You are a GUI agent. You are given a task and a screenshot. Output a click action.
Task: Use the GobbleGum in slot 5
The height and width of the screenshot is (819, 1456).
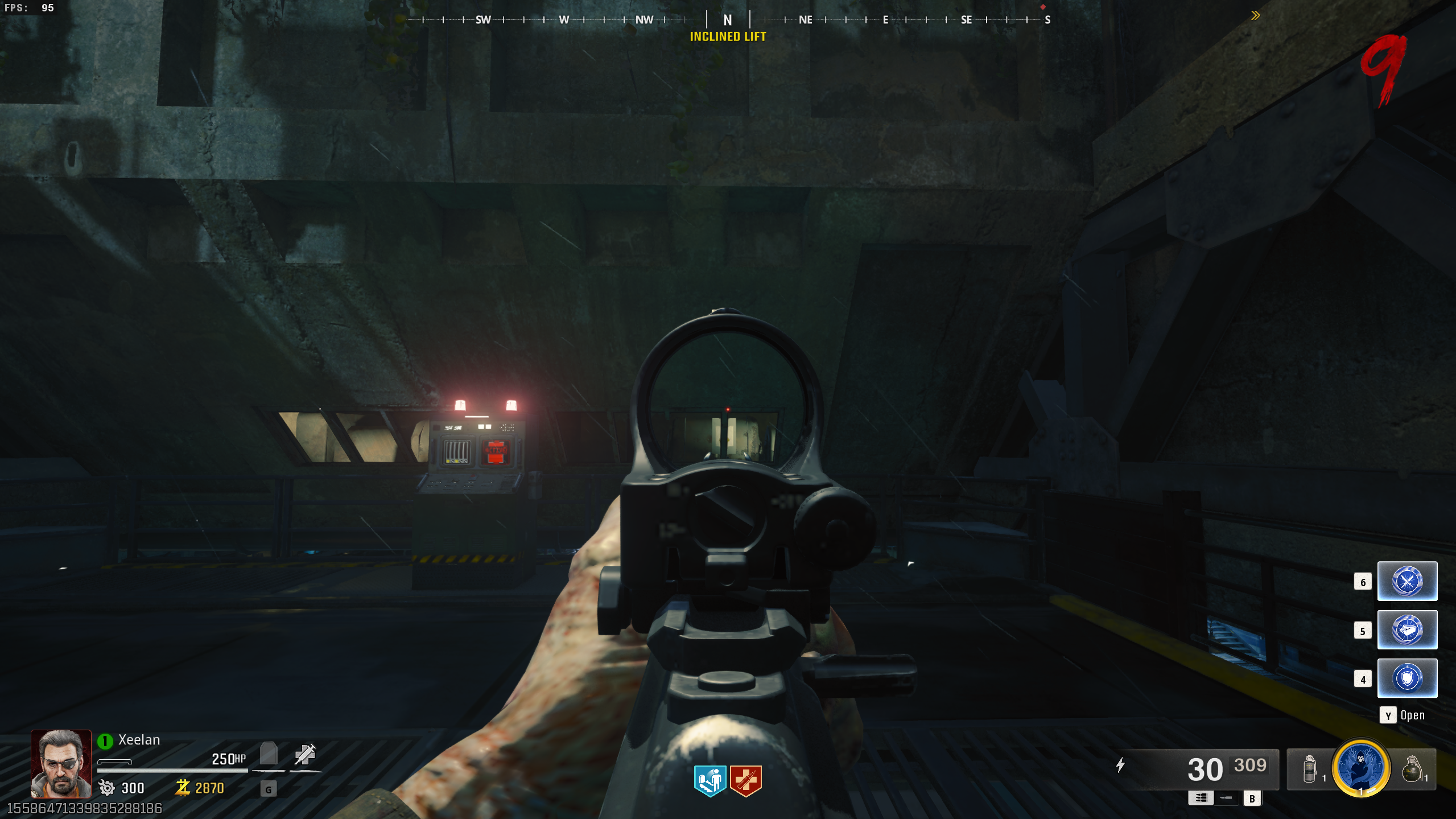click(x=1406, y=630)
